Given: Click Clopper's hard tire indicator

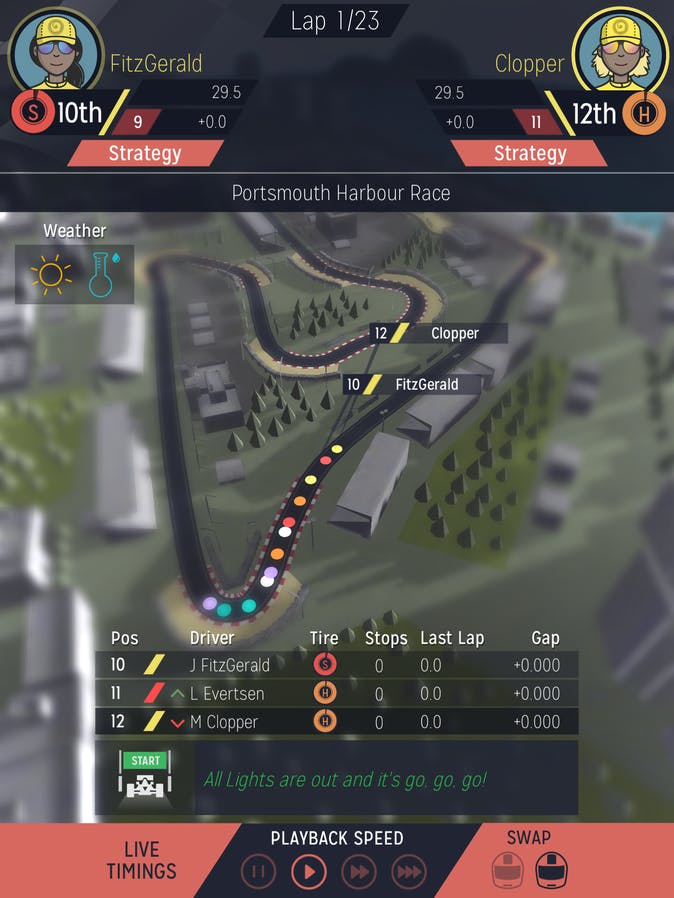Looking at the screenshot, I should click(x=645, y=114).
